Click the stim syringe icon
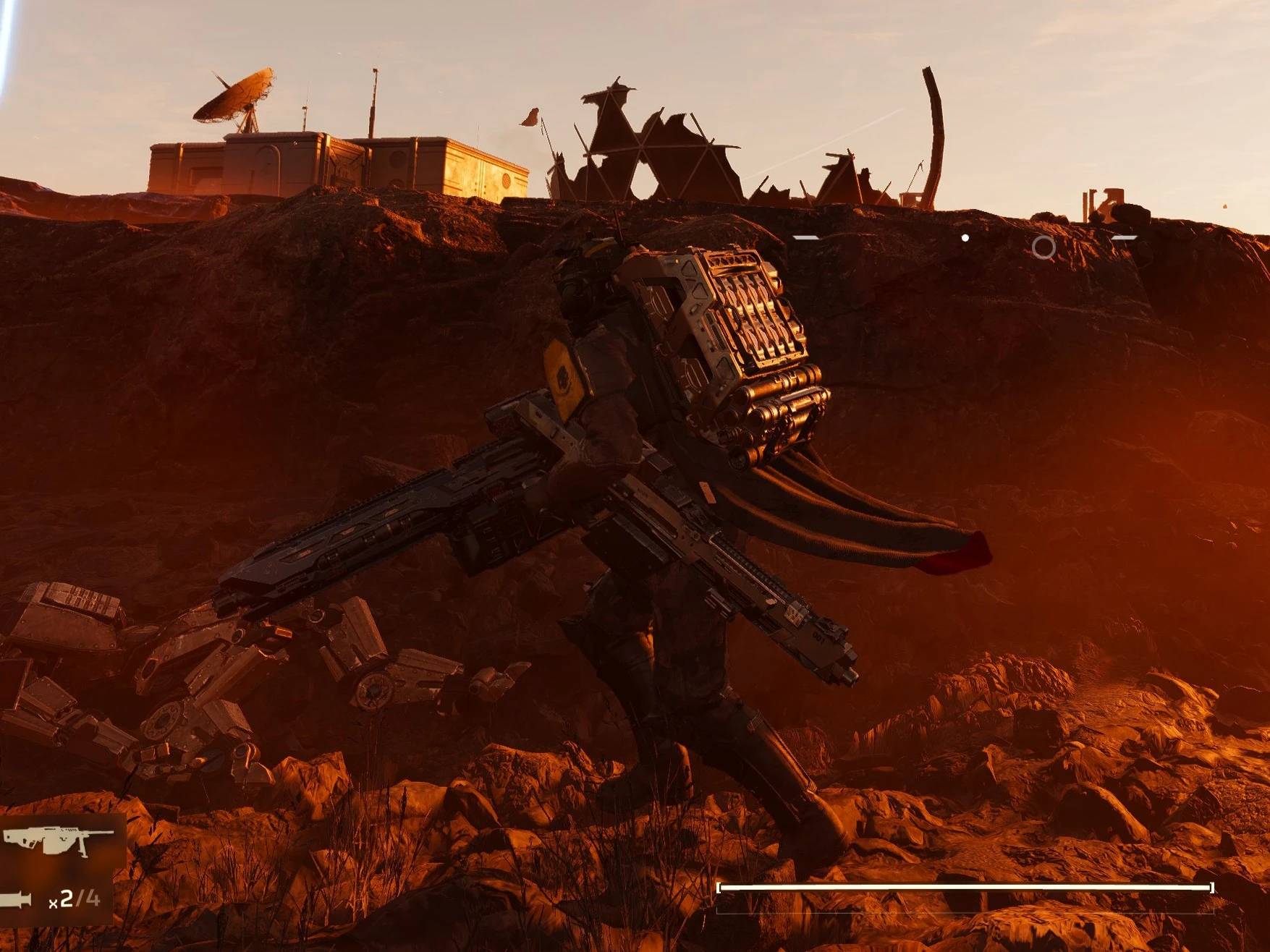The width and height of the screenshot is (1270, 952). point(17,900)
